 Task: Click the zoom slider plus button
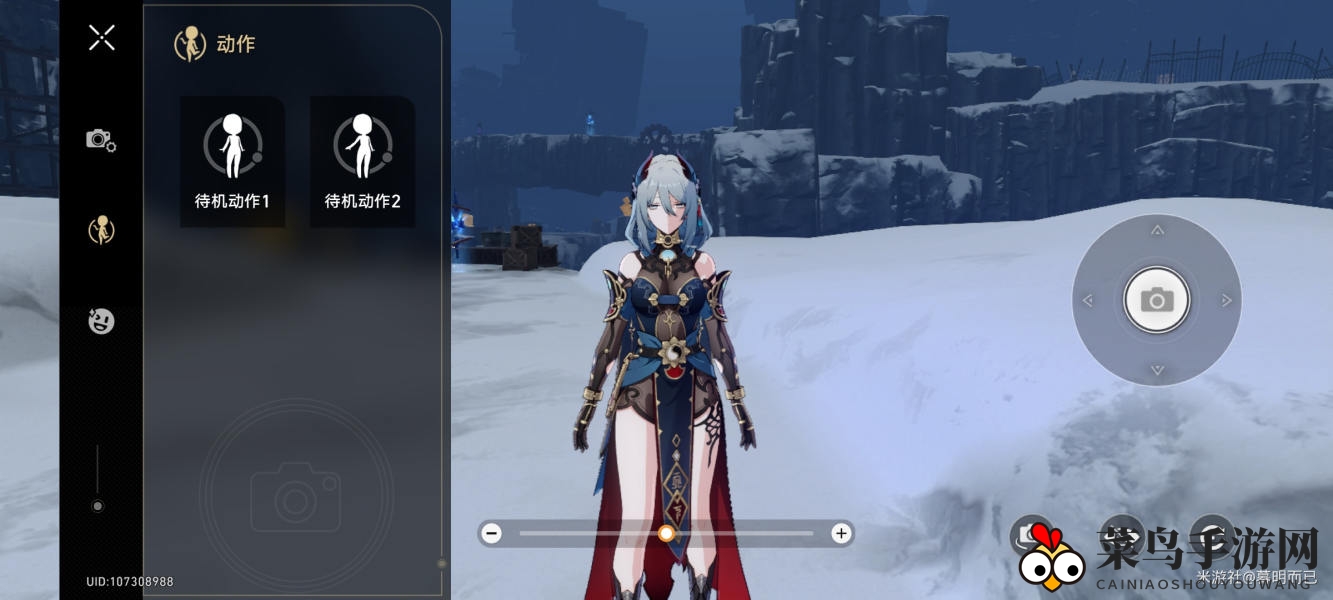(841, 533)
